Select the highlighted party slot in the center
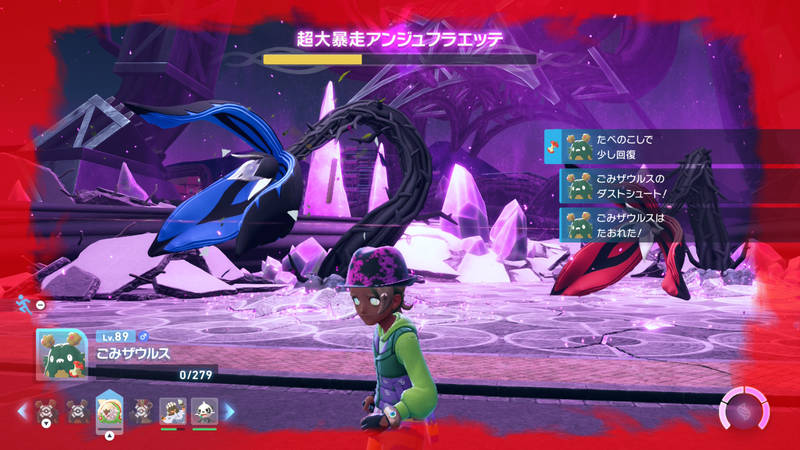The image size is (800, 450). click(108, 410)
